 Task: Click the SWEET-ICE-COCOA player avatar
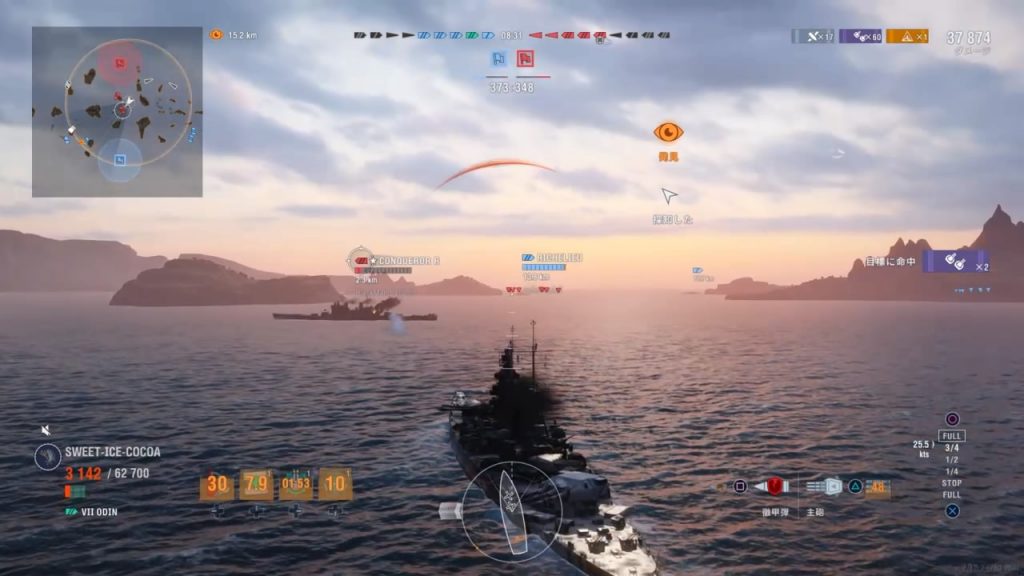[47, 457]
